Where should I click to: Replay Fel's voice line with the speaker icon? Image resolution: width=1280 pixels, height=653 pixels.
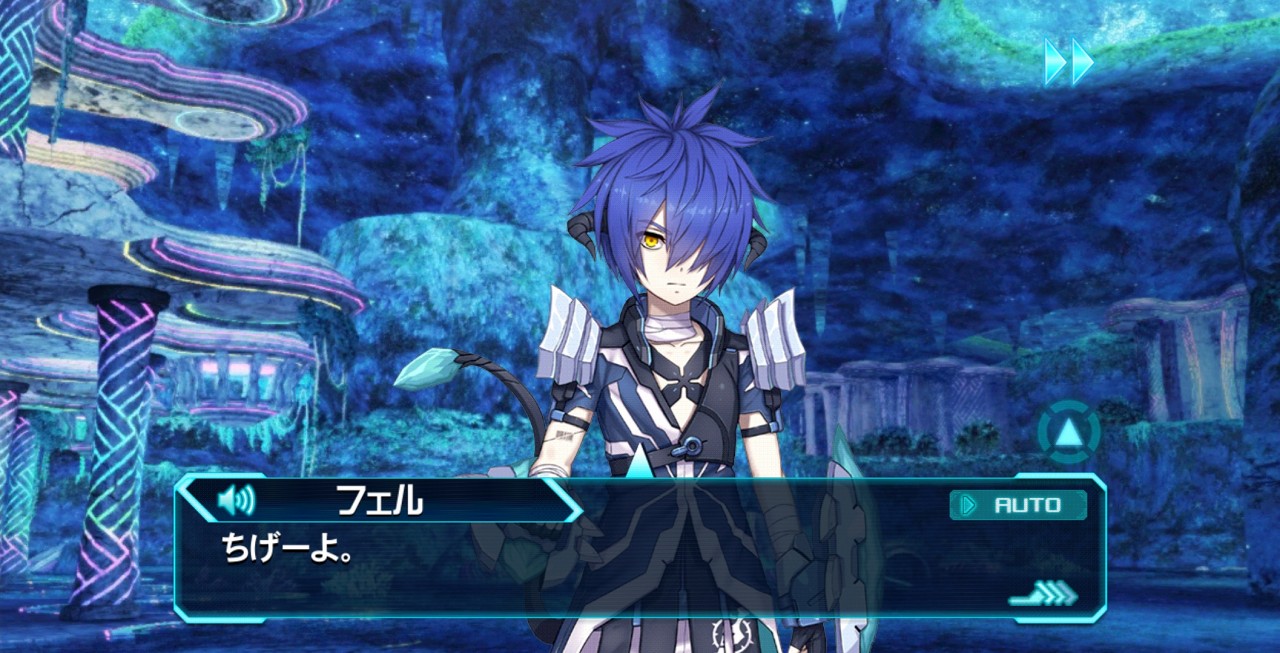coord(236,499)
